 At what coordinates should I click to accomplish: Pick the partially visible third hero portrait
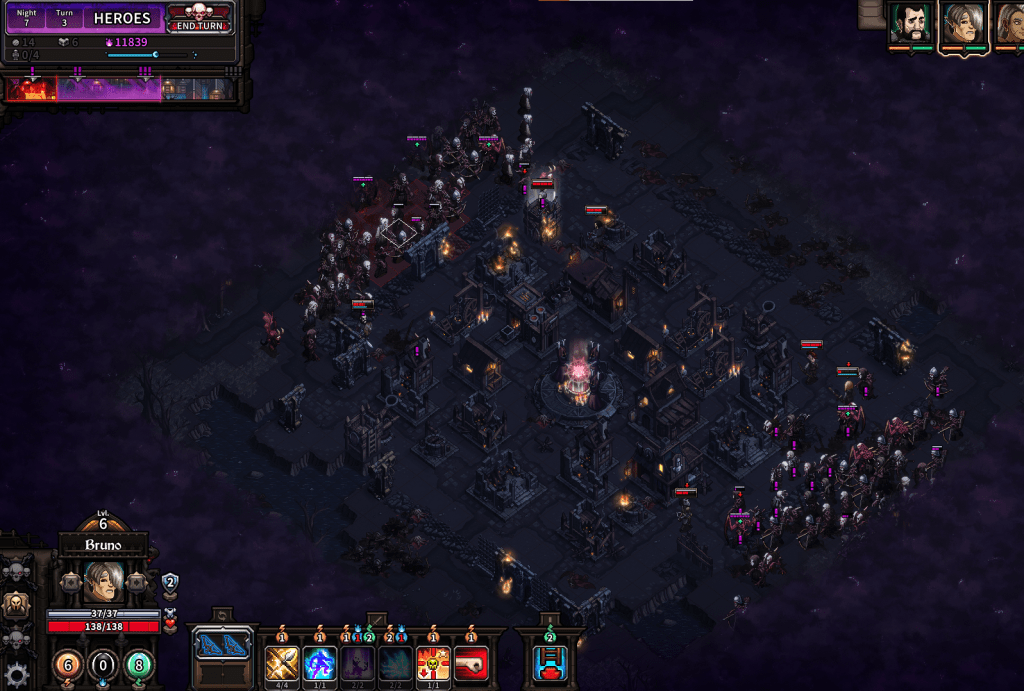1010,24
